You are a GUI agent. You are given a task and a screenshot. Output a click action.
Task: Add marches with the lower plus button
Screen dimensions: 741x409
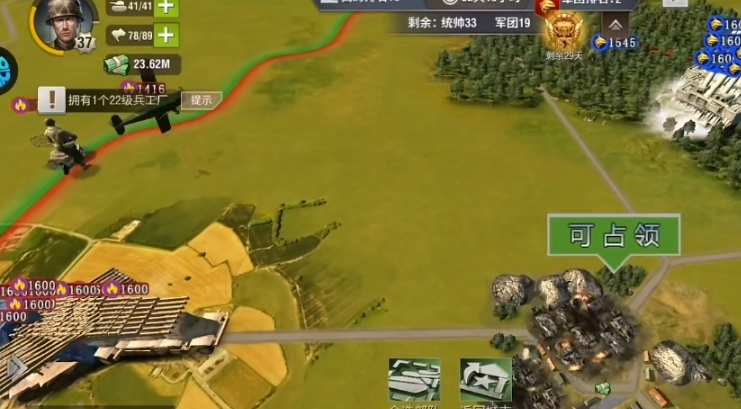coord(166,36)
